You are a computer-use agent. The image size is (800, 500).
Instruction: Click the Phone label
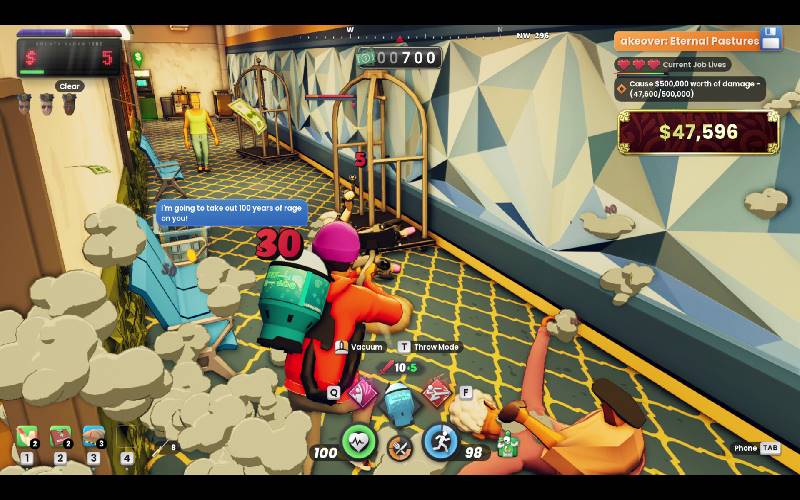coord(745,448)
